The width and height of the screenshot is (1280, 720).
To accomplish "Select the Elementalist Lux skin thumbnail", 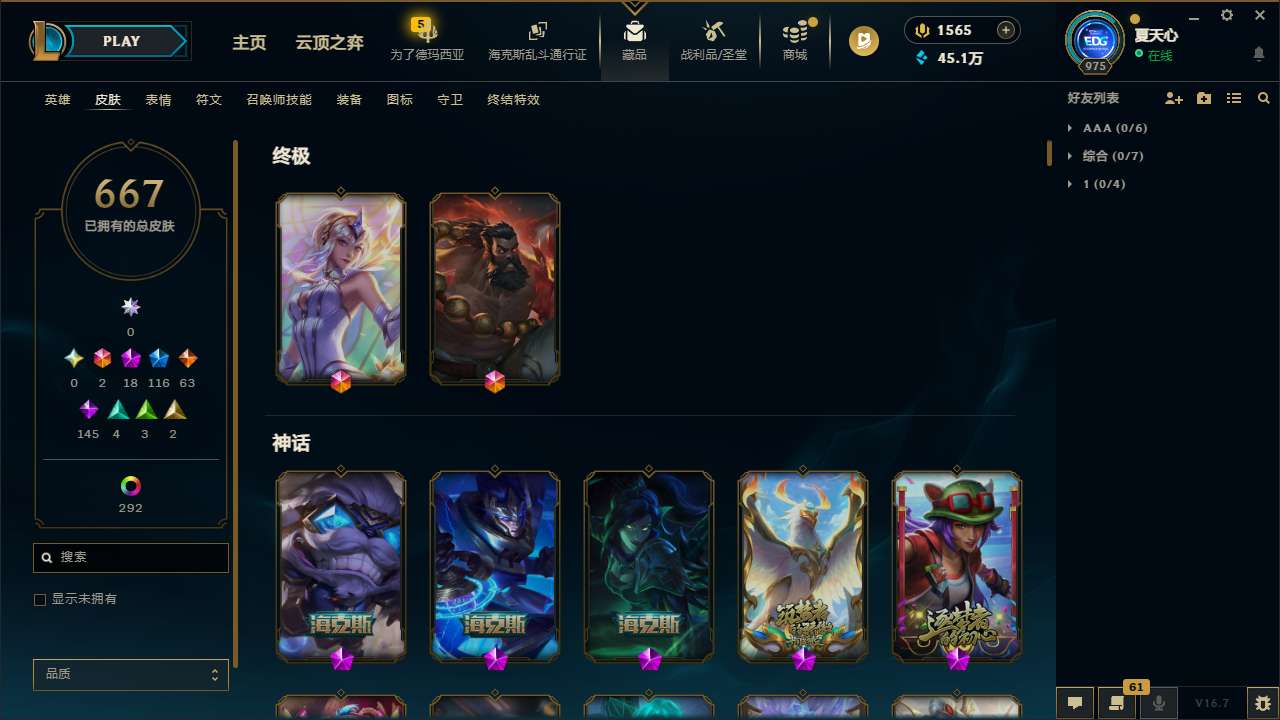I will coord(340,288).
